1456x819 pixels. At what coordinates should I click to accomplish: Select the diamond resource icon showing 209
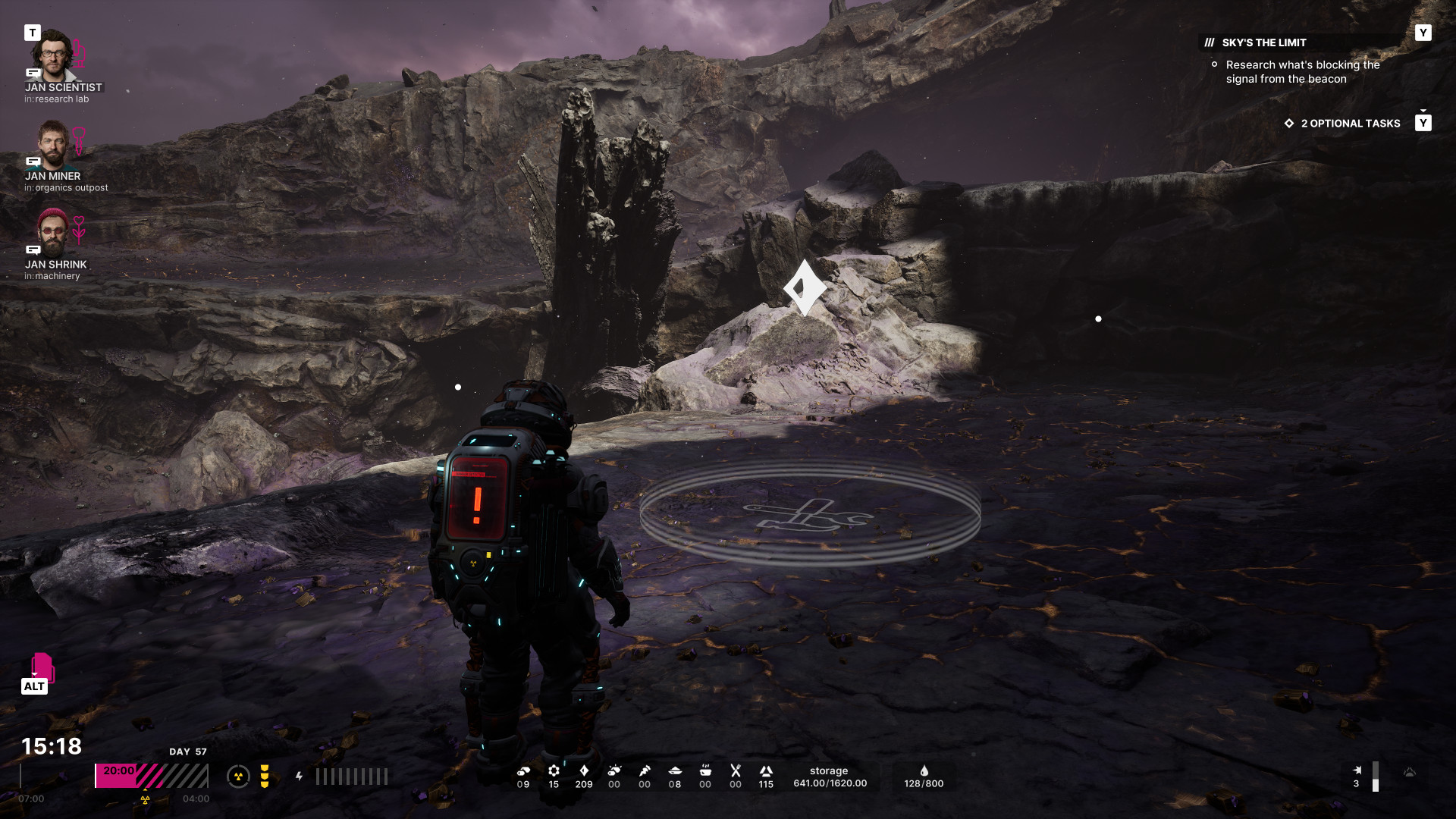point(584,770)
